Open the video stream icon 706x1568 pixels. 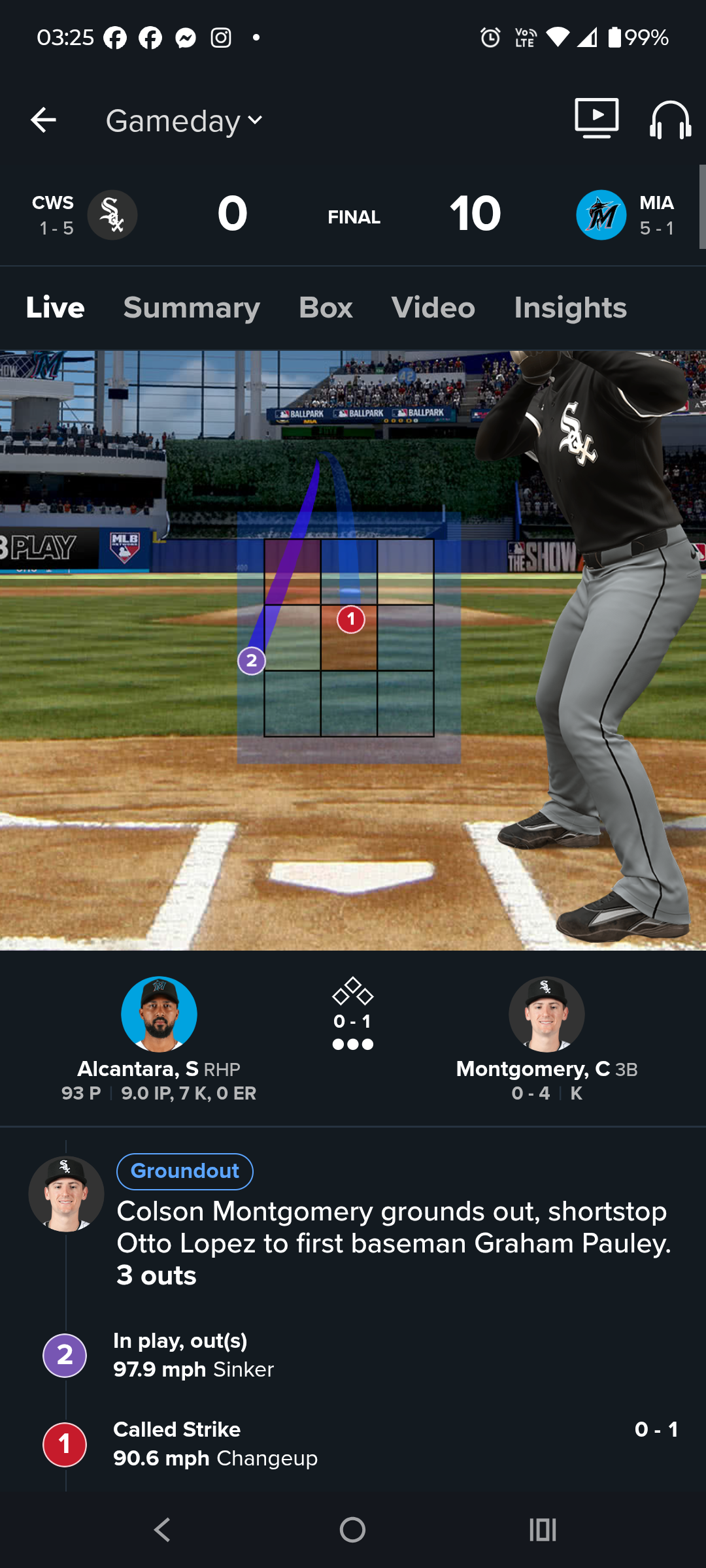coord(596,119)
